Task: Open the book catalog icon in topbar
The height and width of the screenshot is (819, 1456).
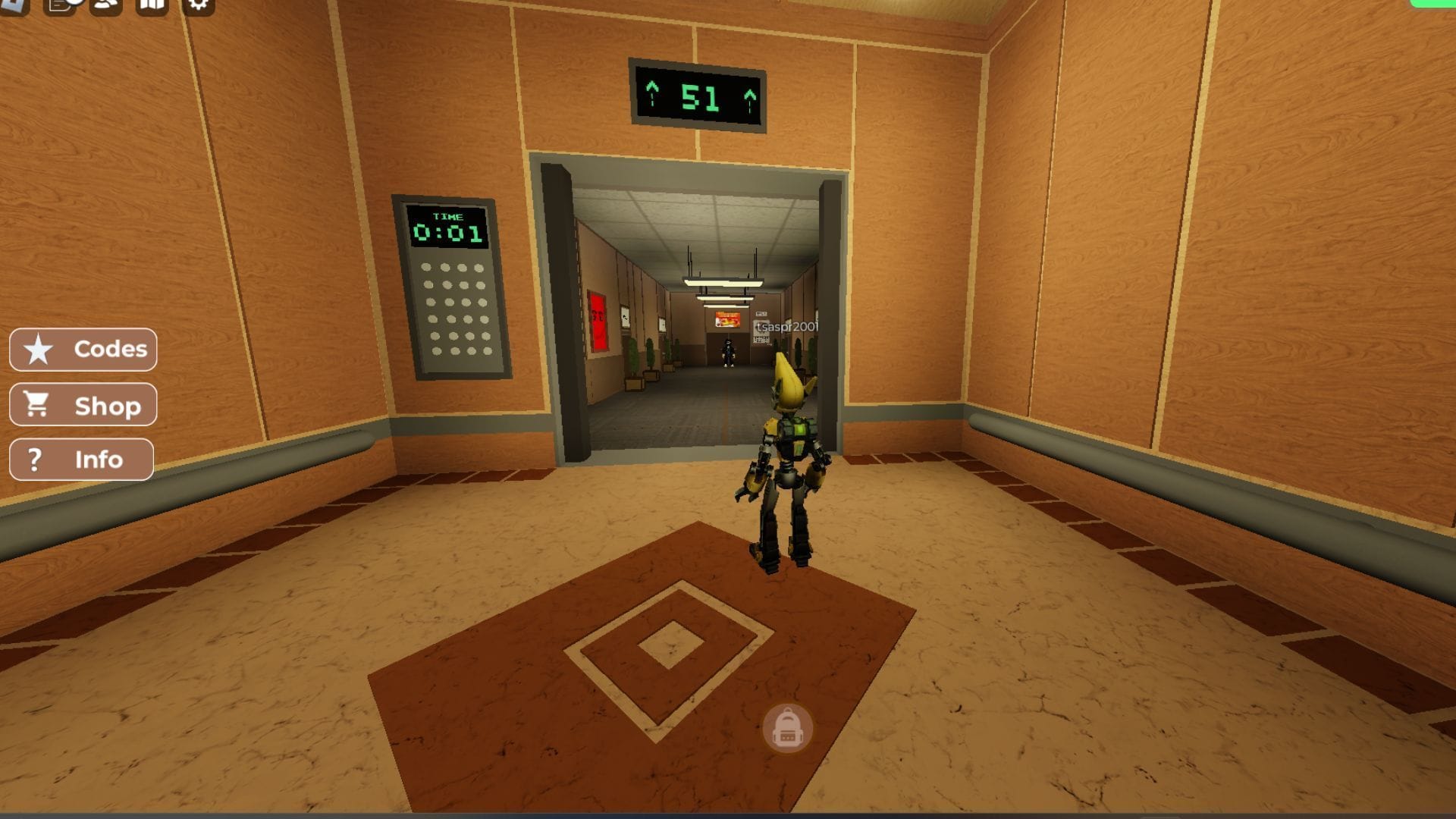Action: tap(152, 8)
